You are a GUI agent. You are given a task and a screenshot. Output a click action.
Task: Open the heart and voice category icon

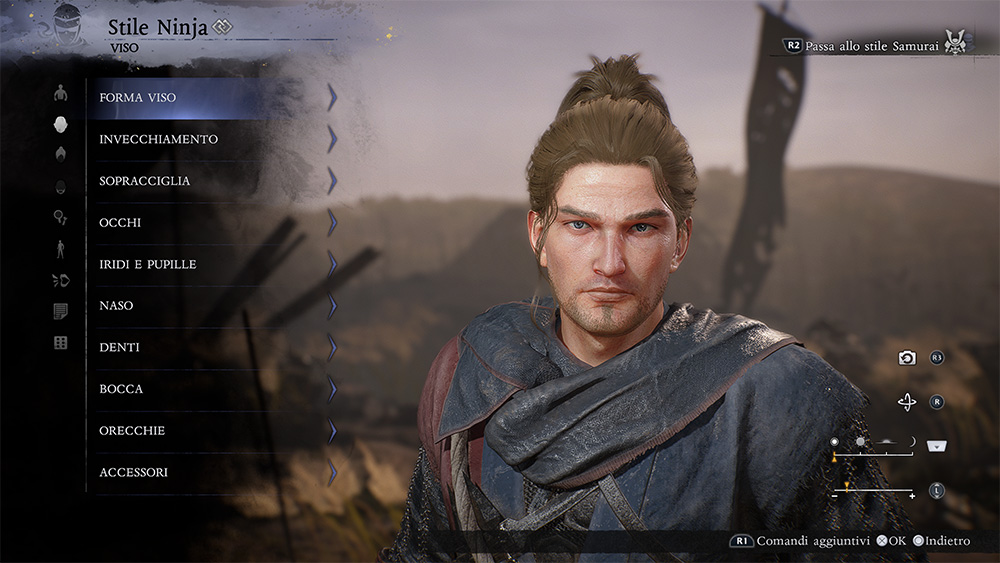(x=60, y=281)
